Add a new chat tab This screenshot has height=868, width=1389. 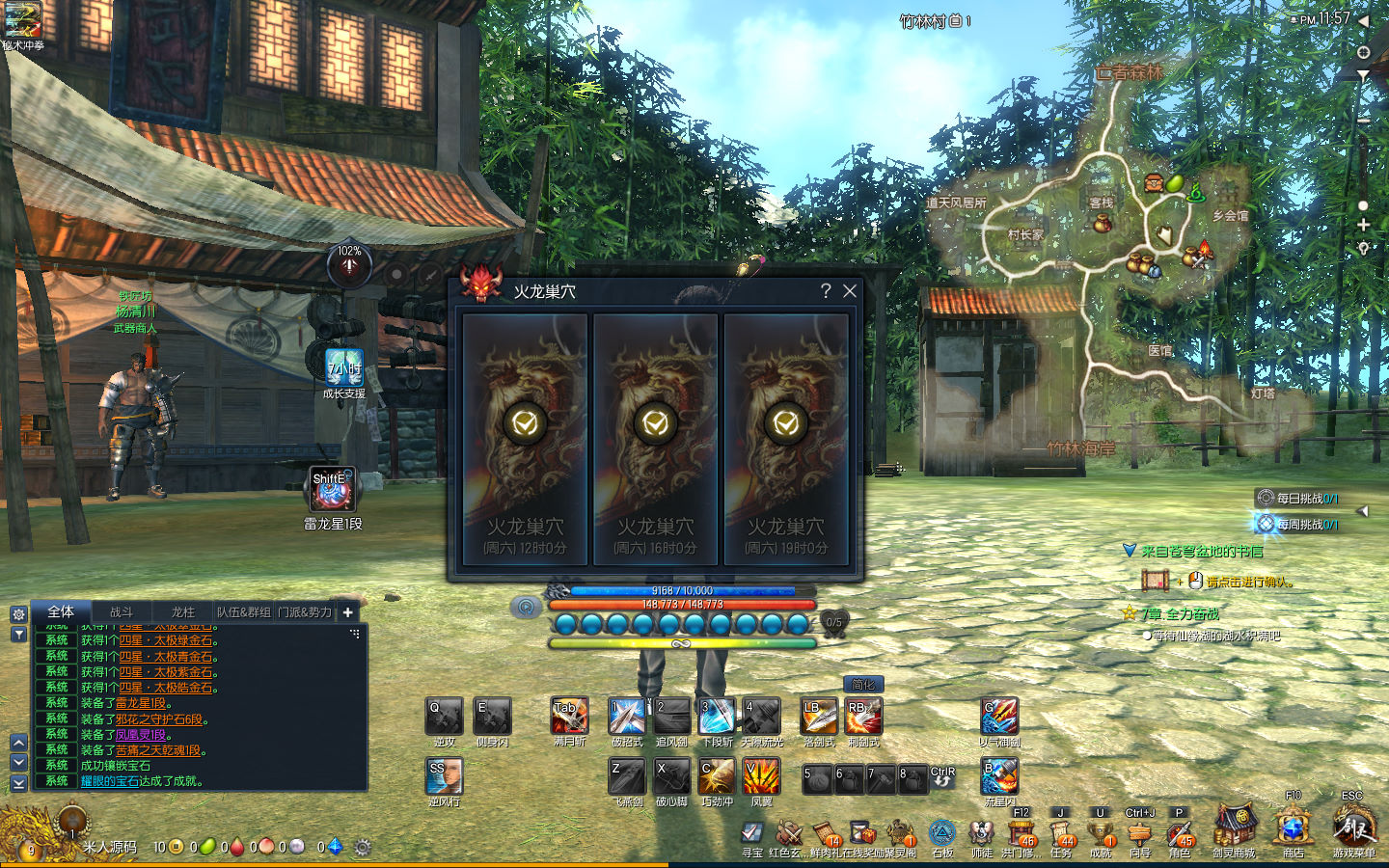348,611
